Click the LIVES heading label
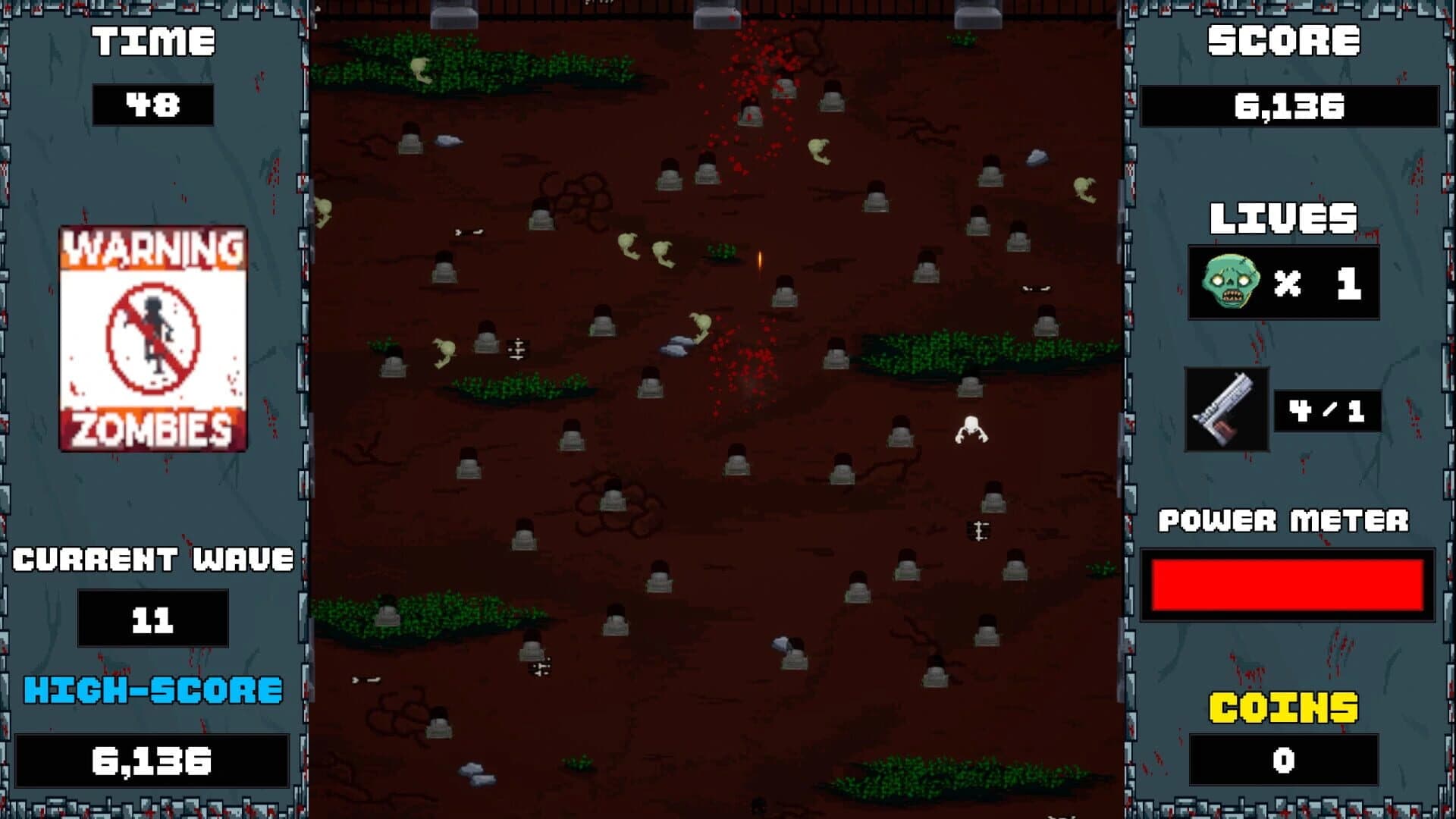 click(x=1283, y=218)
